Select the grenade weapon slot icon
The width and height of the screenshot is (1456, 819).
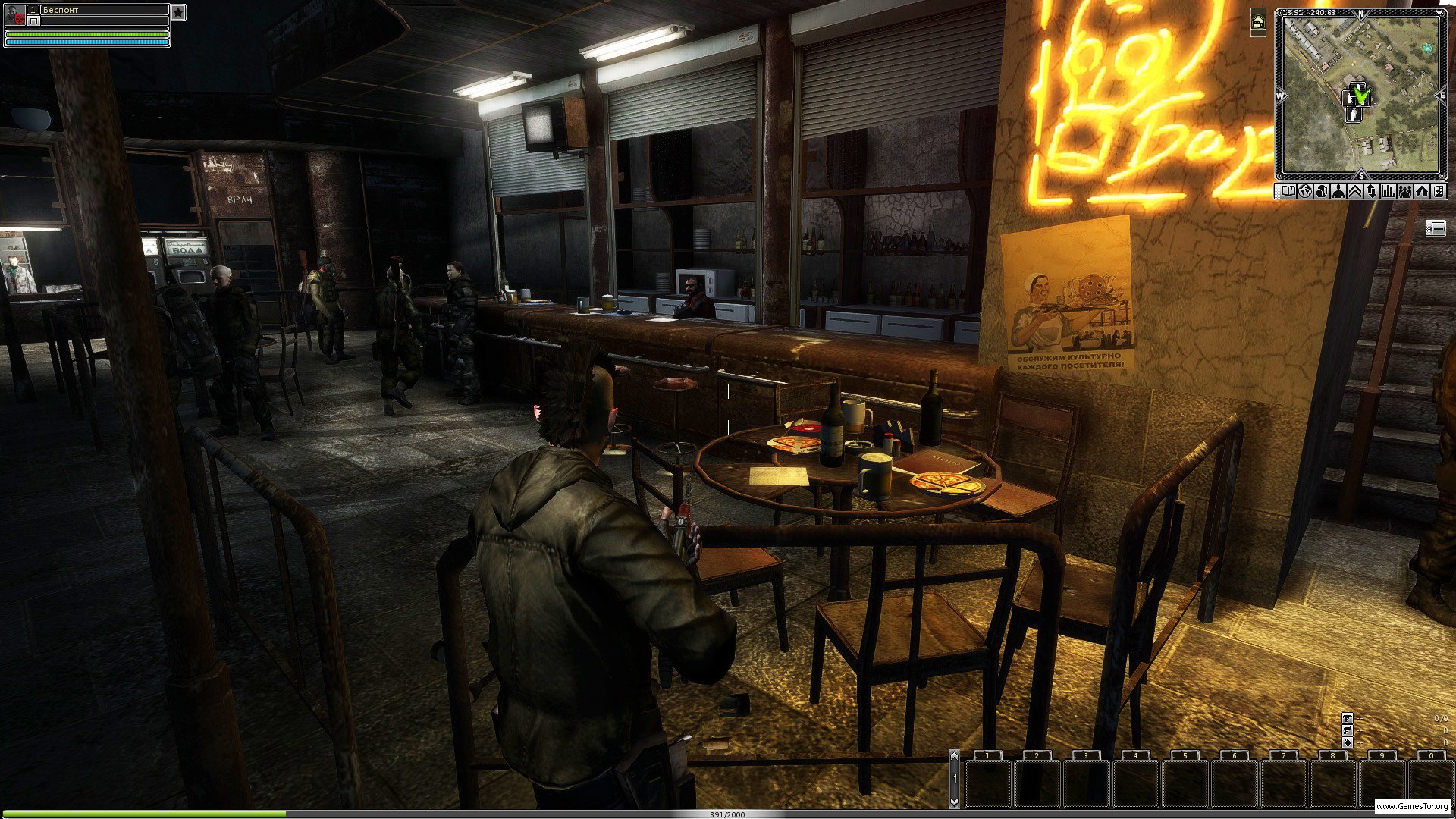coord(1348,742)
